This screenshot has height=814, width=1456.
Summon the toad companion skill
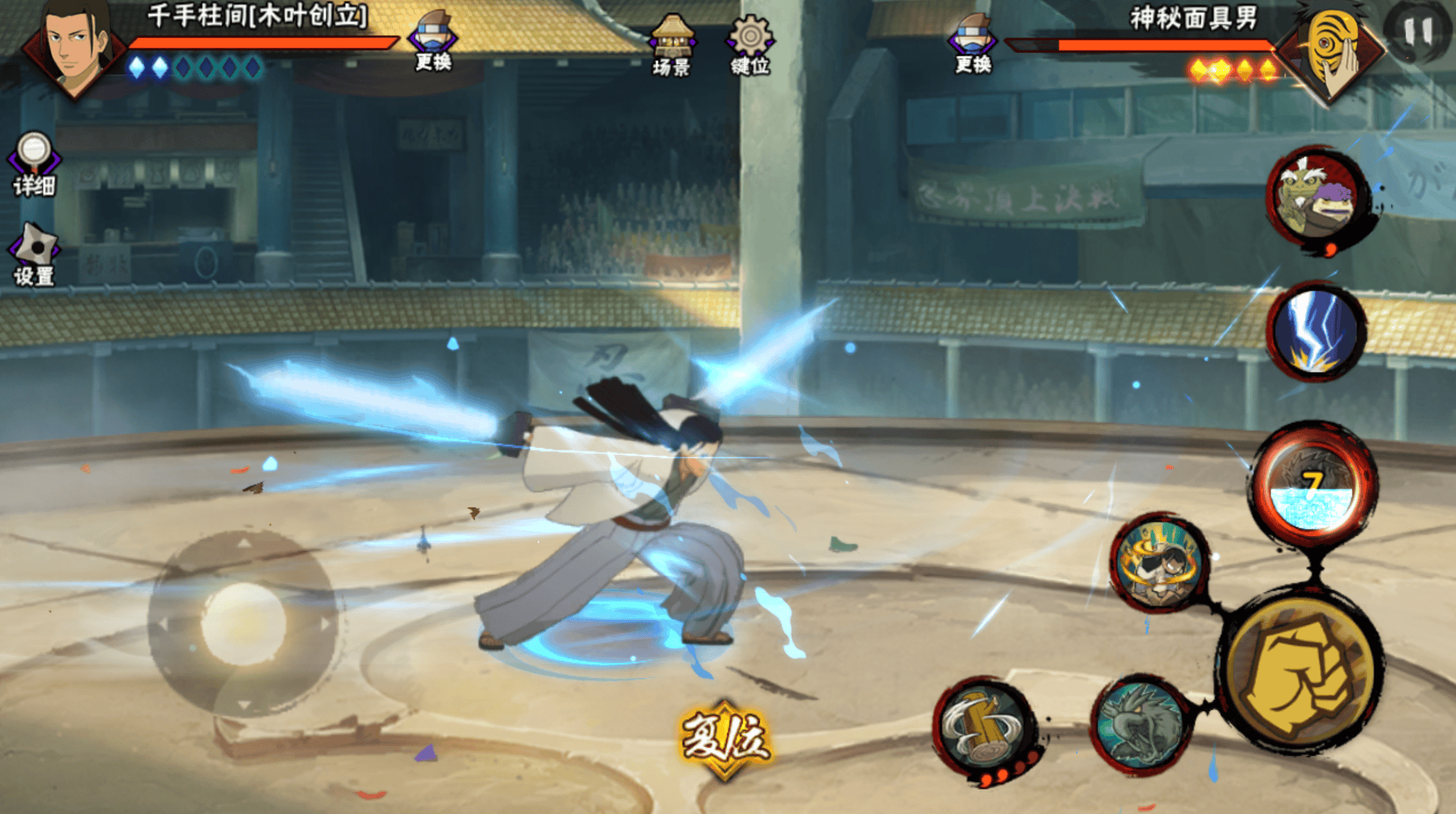pyautogui.click(x=1316, y=198)
